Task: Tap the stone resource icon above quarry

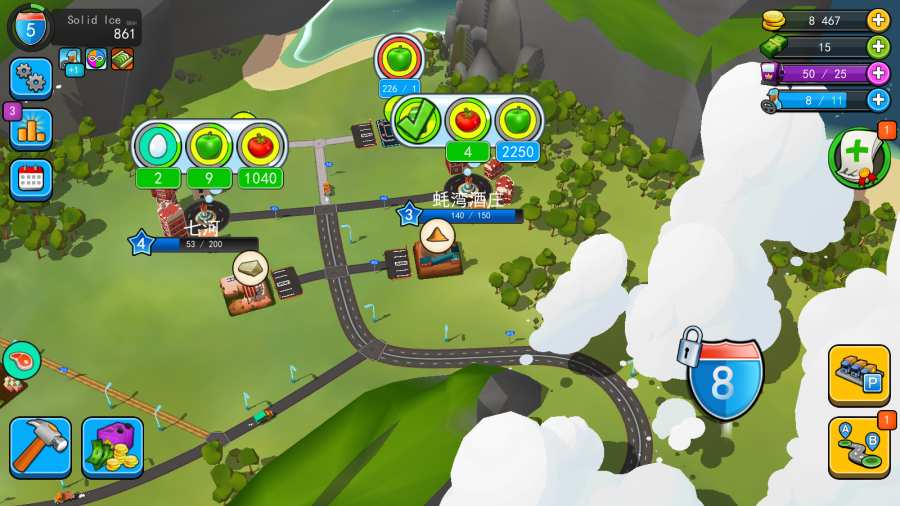Action: coord(251,267)
